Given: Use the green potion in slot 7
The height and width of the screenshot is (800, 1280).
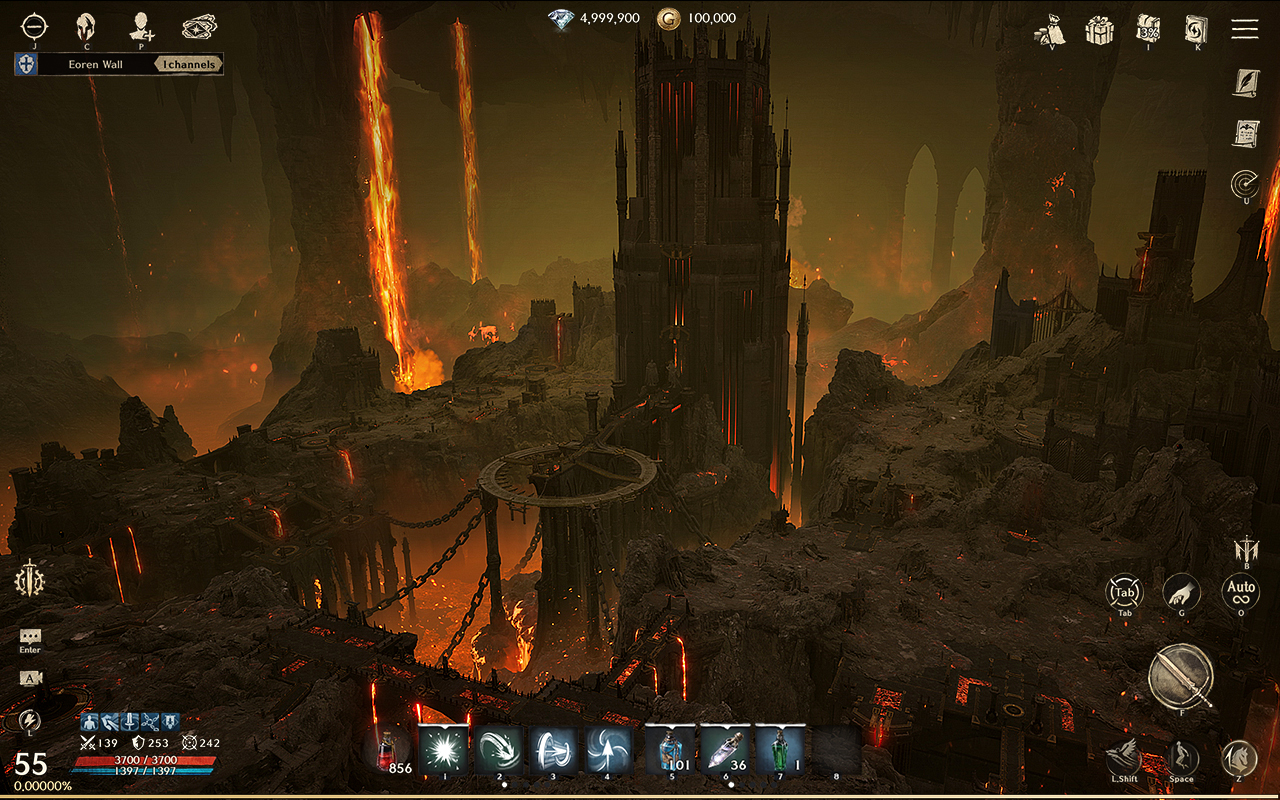Looking at the screenshot, I should point(780,750).
